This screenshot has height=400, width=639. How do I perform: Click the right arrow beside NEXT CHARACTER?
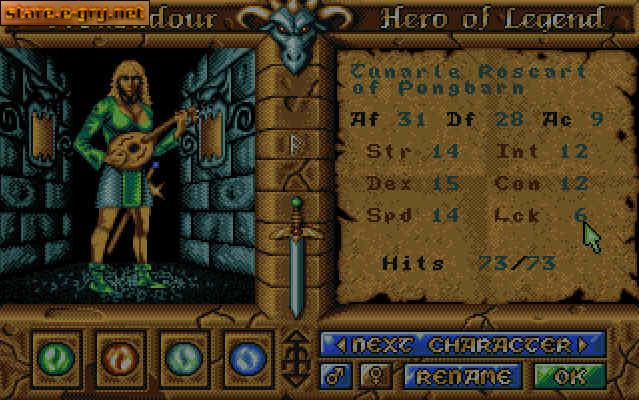pos(590,345)
